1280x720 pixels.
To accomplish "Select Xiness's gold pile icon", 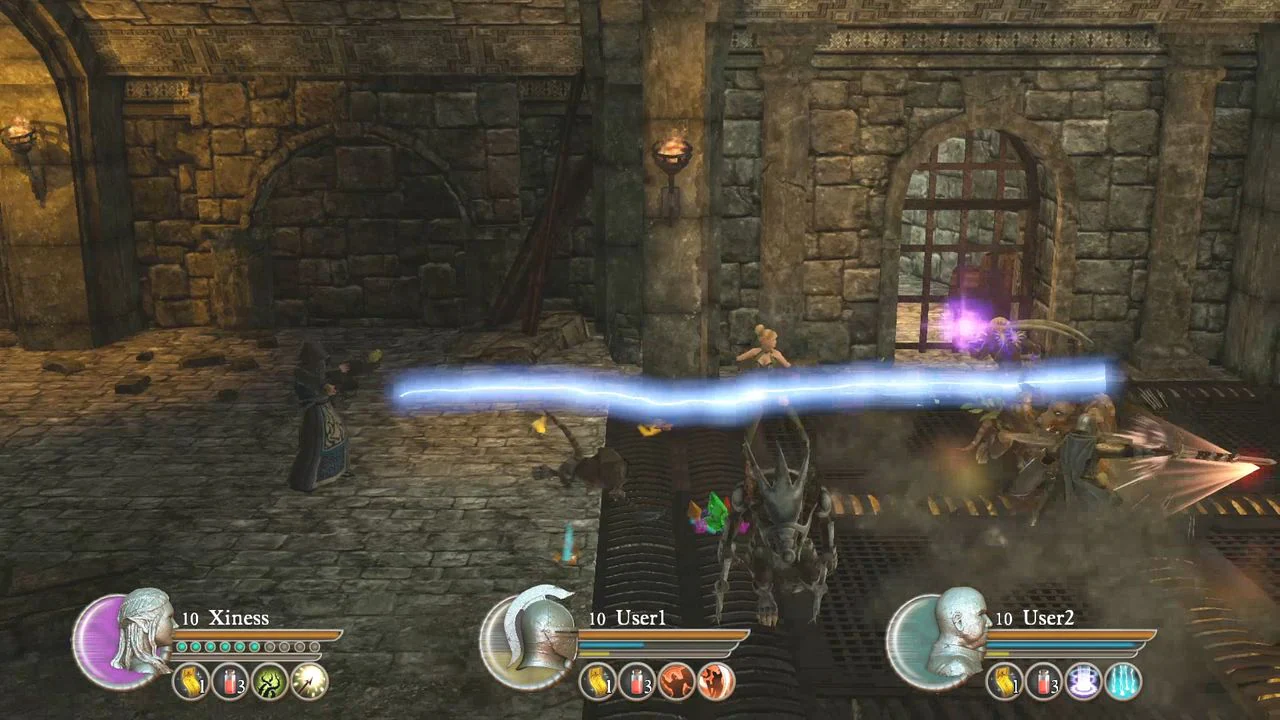I will [189, 681].
